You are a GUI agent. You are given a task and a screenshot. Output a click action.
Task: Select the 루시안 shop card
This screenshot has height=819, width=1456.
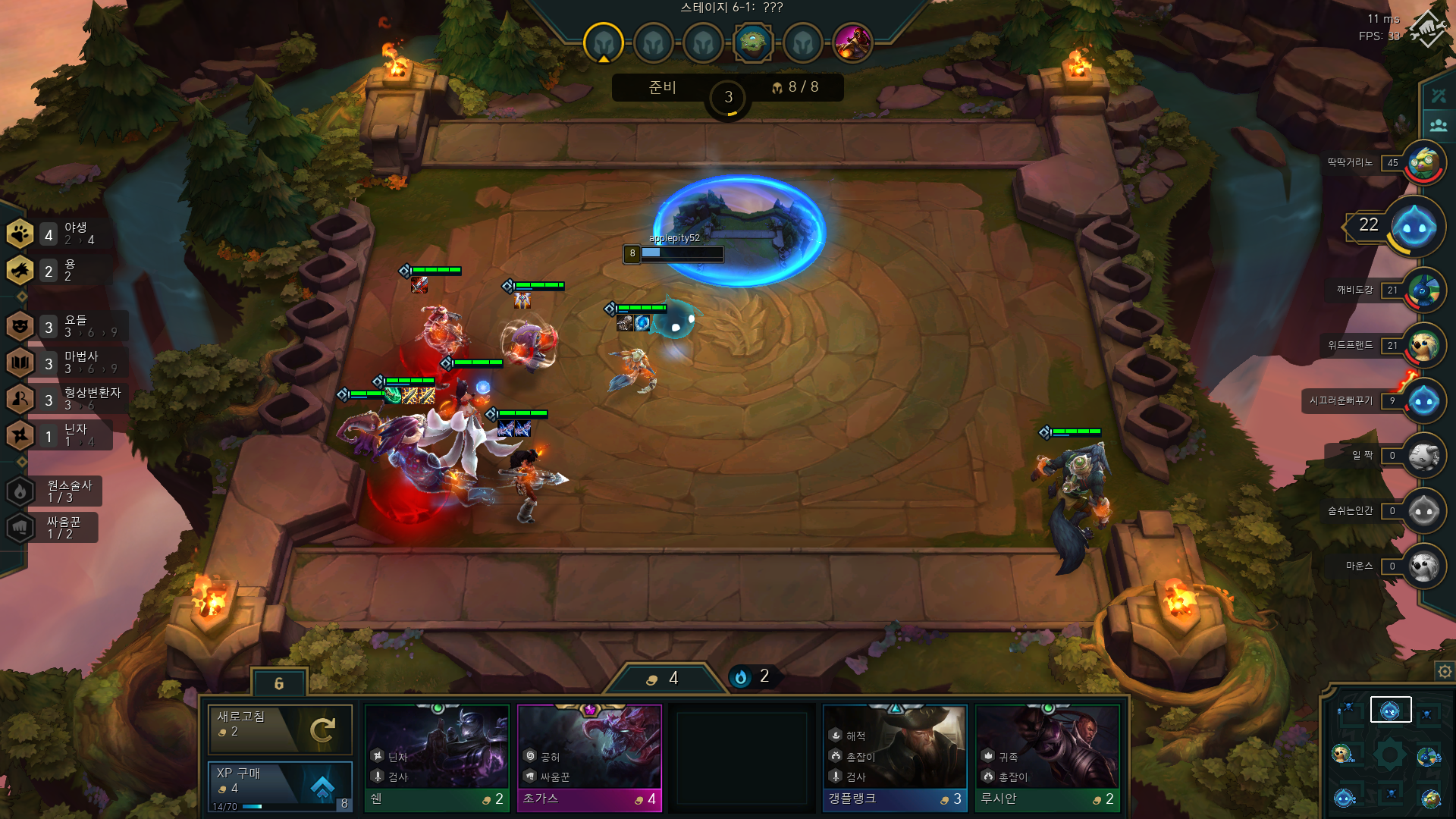click(x=1047, y=758)
